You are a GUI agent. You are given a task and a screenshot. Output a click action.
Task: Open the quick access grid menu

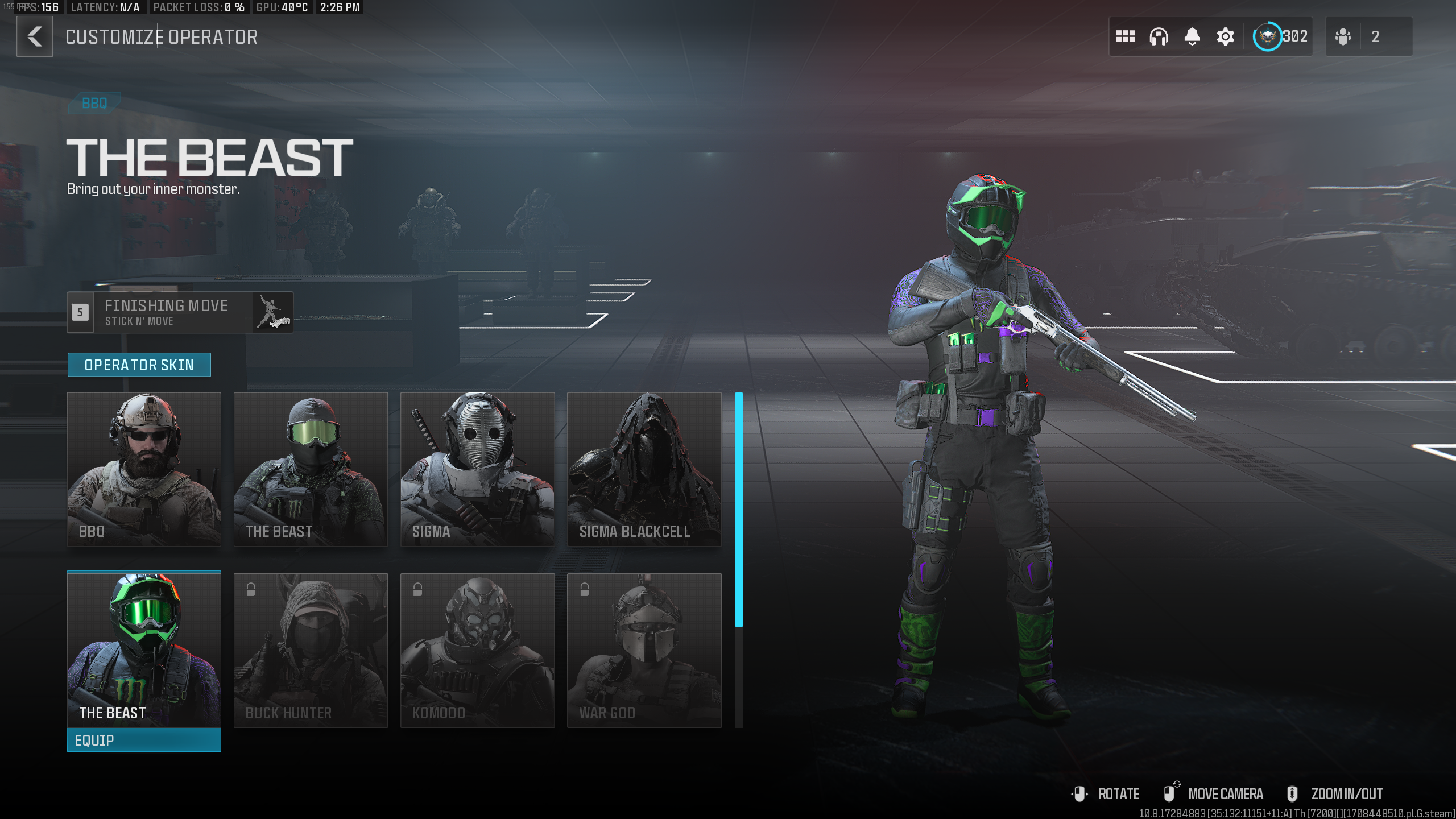point(1126,36)
